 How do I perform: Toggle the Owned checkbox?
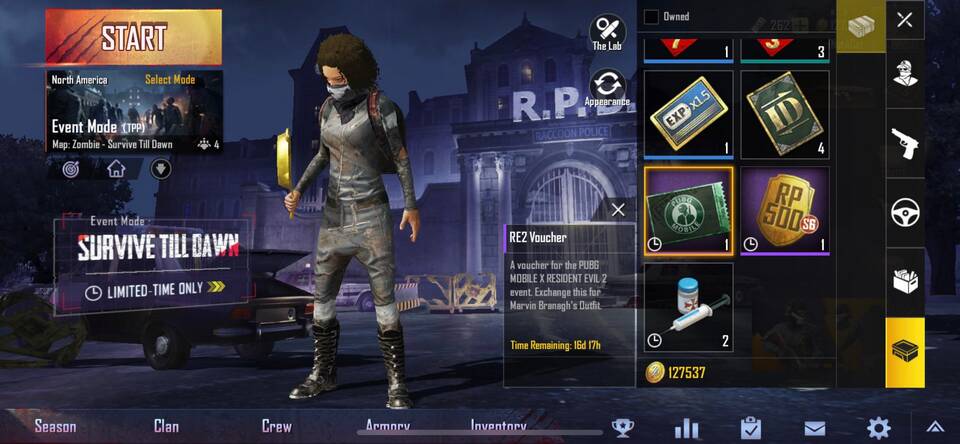[x=651, y=16]
